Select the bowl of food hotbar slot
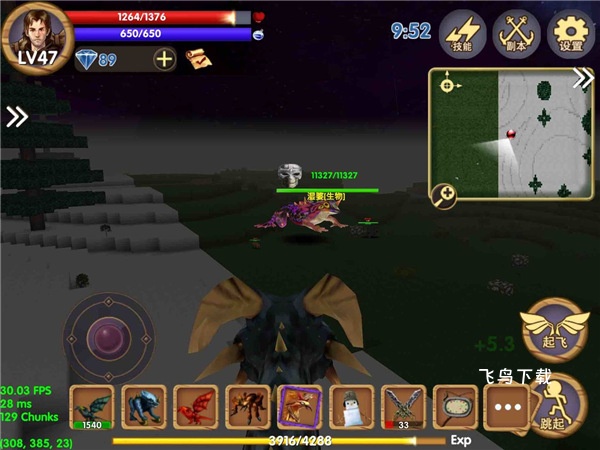 (x=454, y=407)
